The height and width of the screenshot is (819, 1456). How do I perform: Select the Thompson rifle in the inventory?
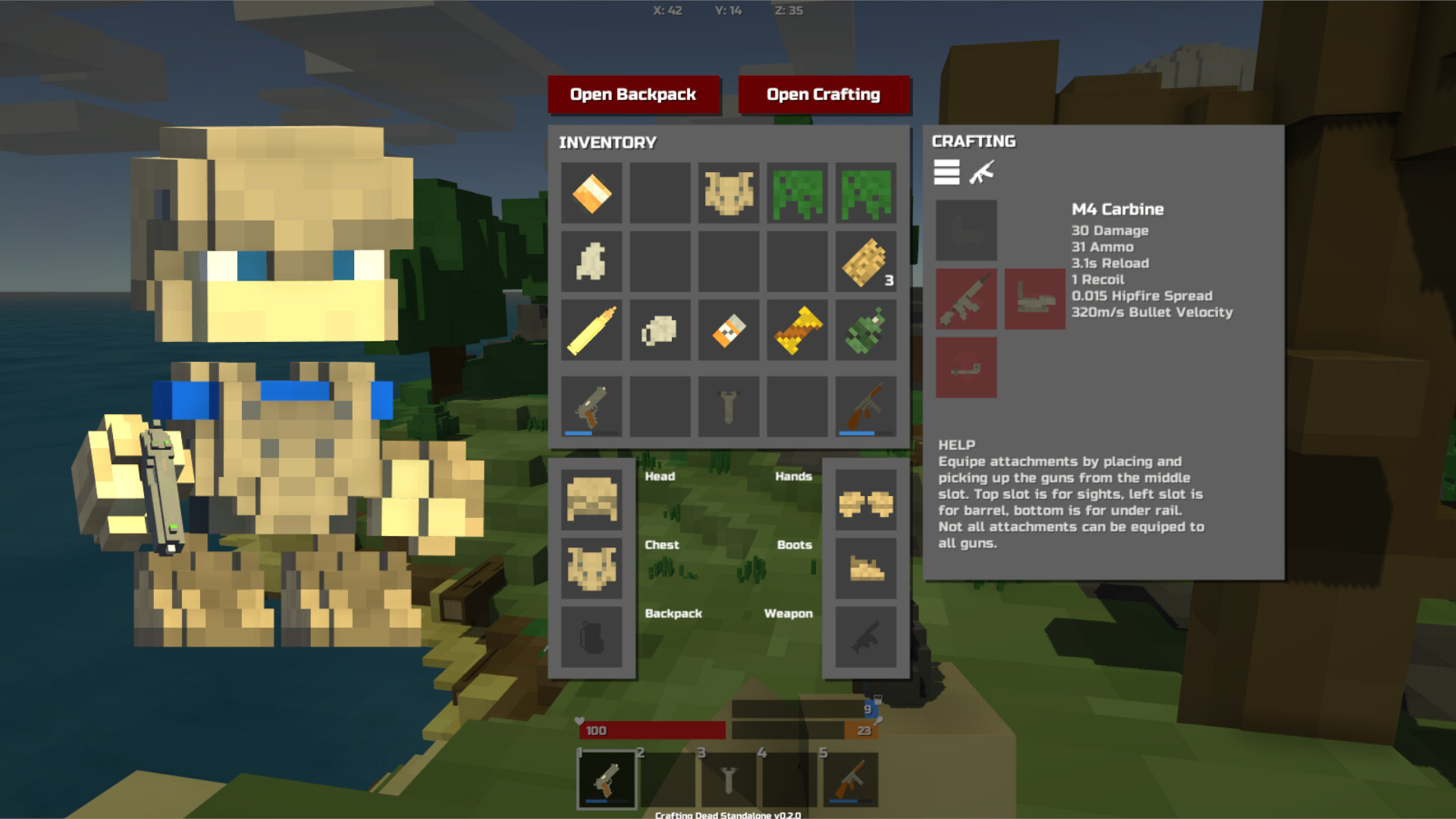click(864, 406)
